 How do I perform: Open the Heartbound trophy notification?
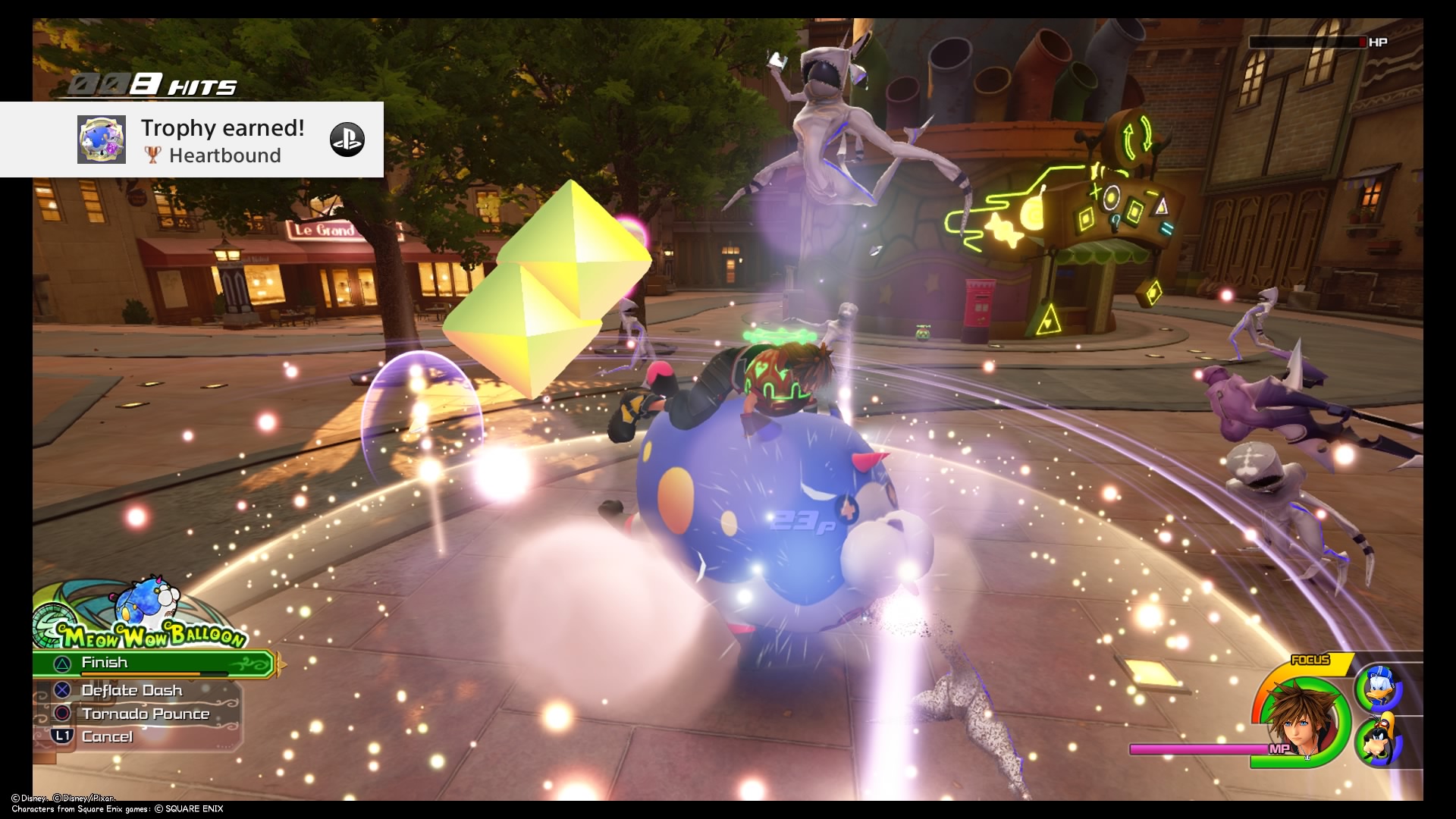click(191, 140)
